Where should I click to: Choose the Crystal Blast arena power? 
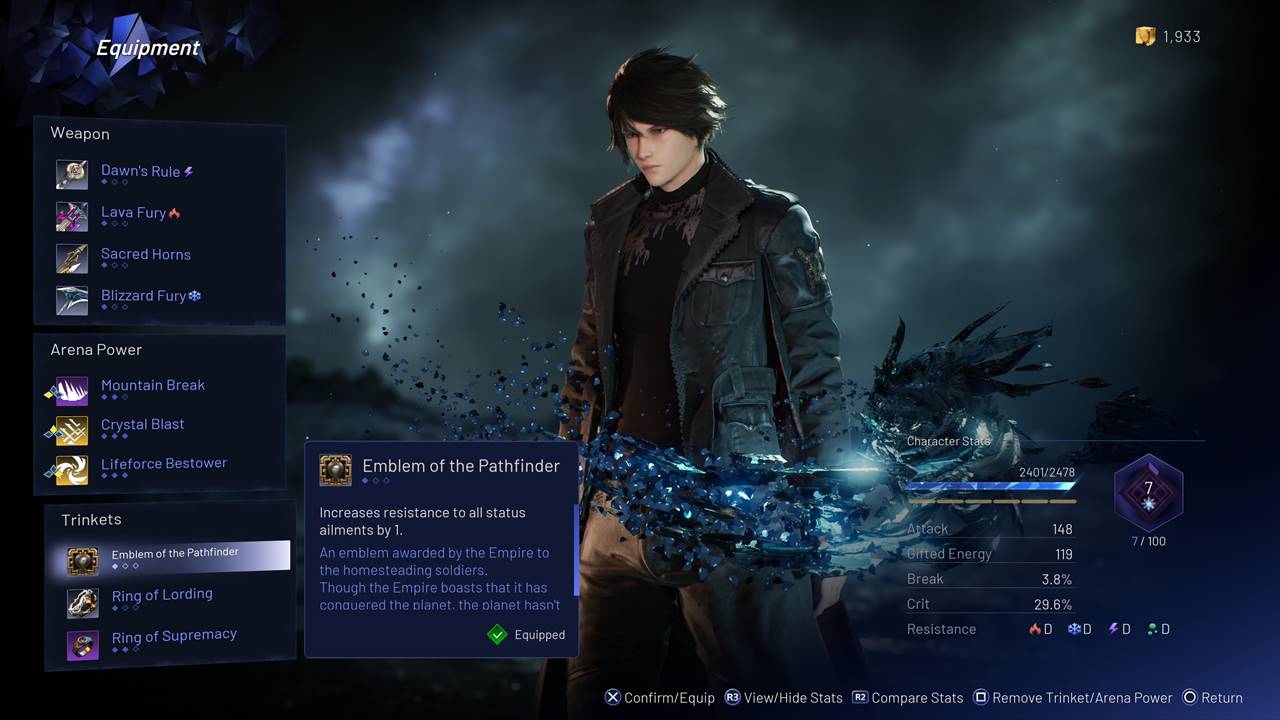pyautogui.click(x=142, y=426)
